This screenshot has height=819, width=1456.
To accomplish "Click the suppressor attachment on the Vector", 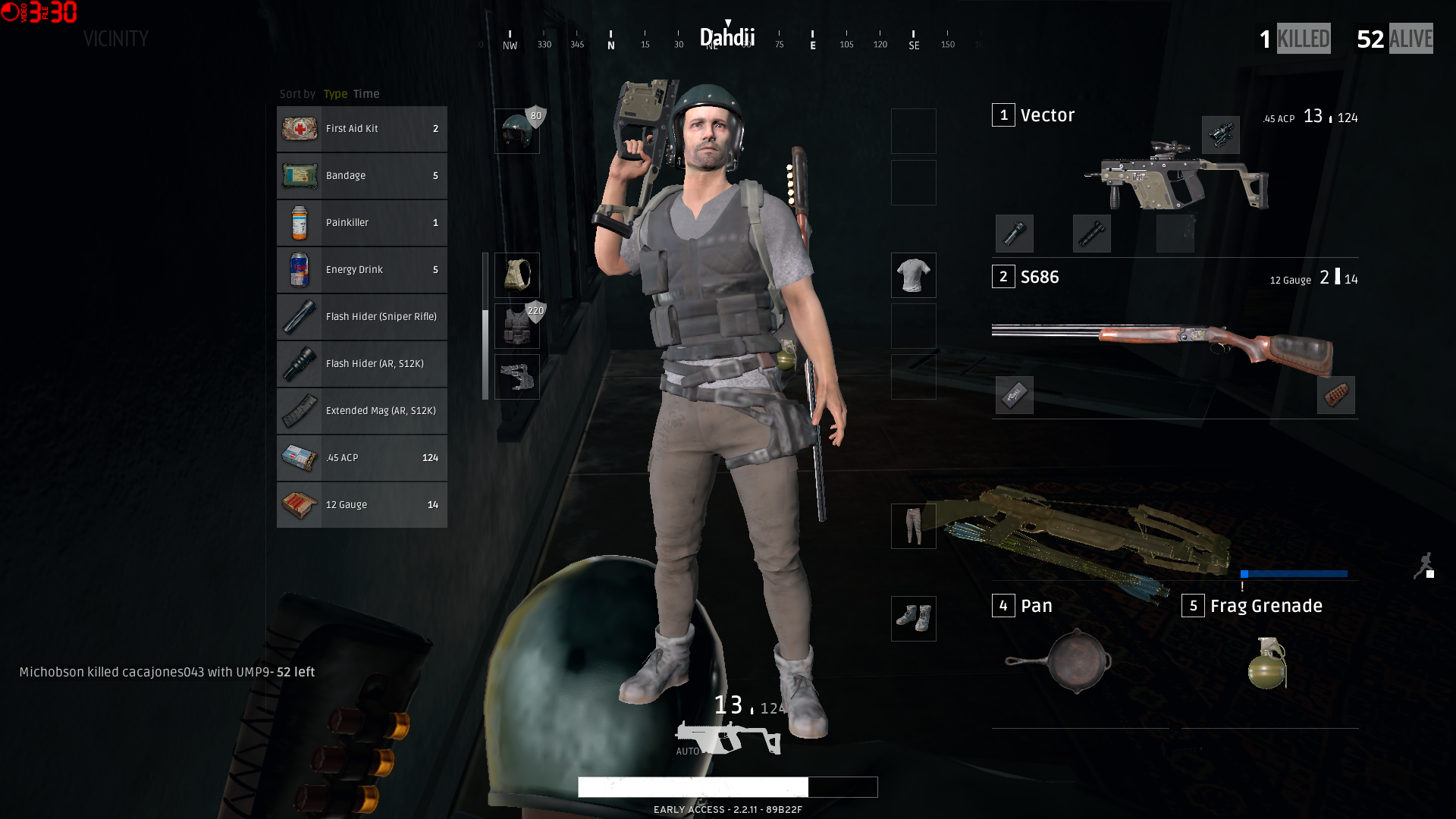I will click(x=1093, y=234).
